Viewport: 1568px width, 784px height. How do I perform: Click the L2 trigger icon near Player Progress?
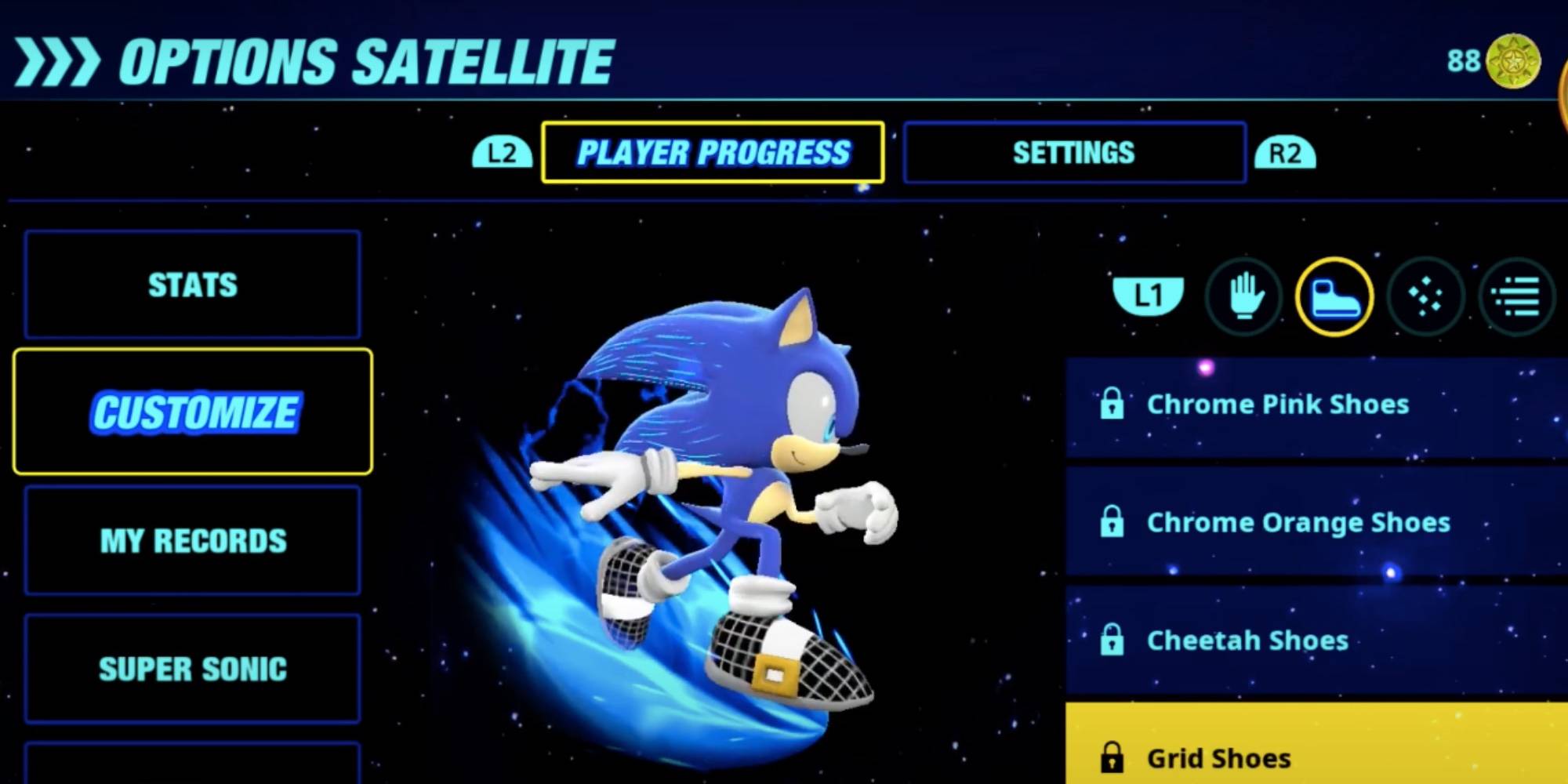[x=501, y=153]
